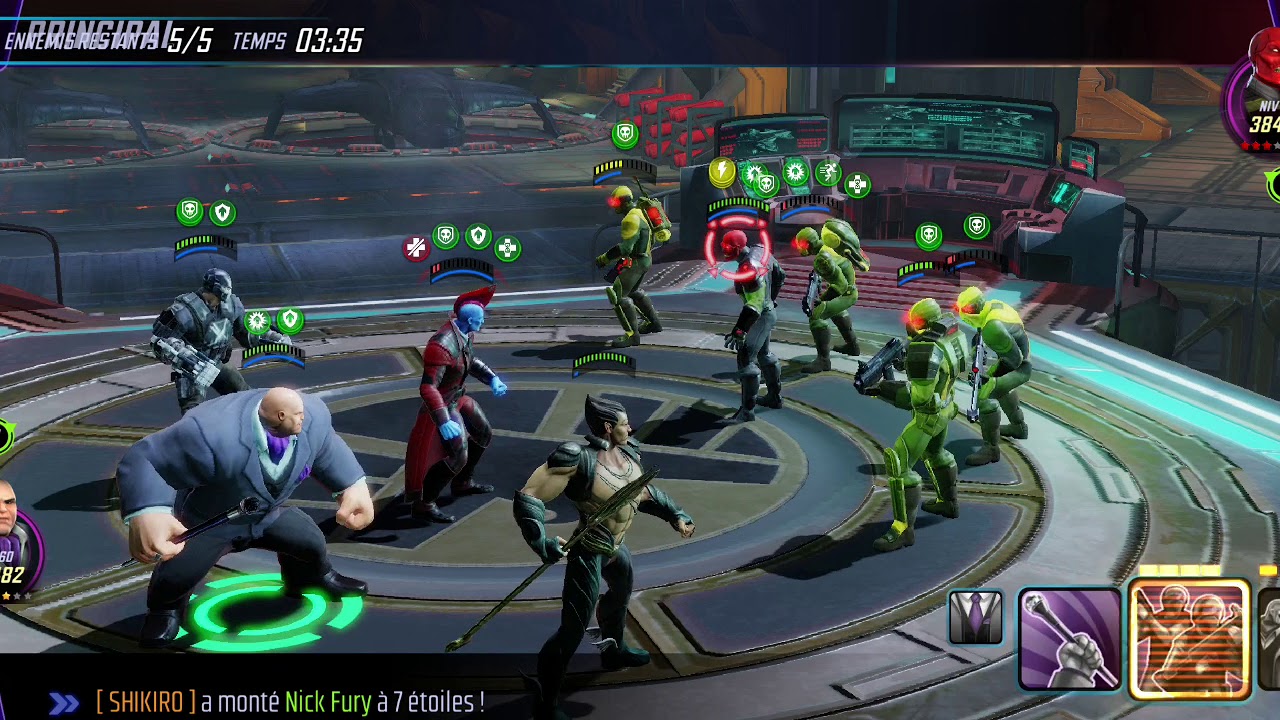This screenshot has width=1280, height=720.
Task: Use the cane-in-fist special ability
Action: [x=1069, y=640]
